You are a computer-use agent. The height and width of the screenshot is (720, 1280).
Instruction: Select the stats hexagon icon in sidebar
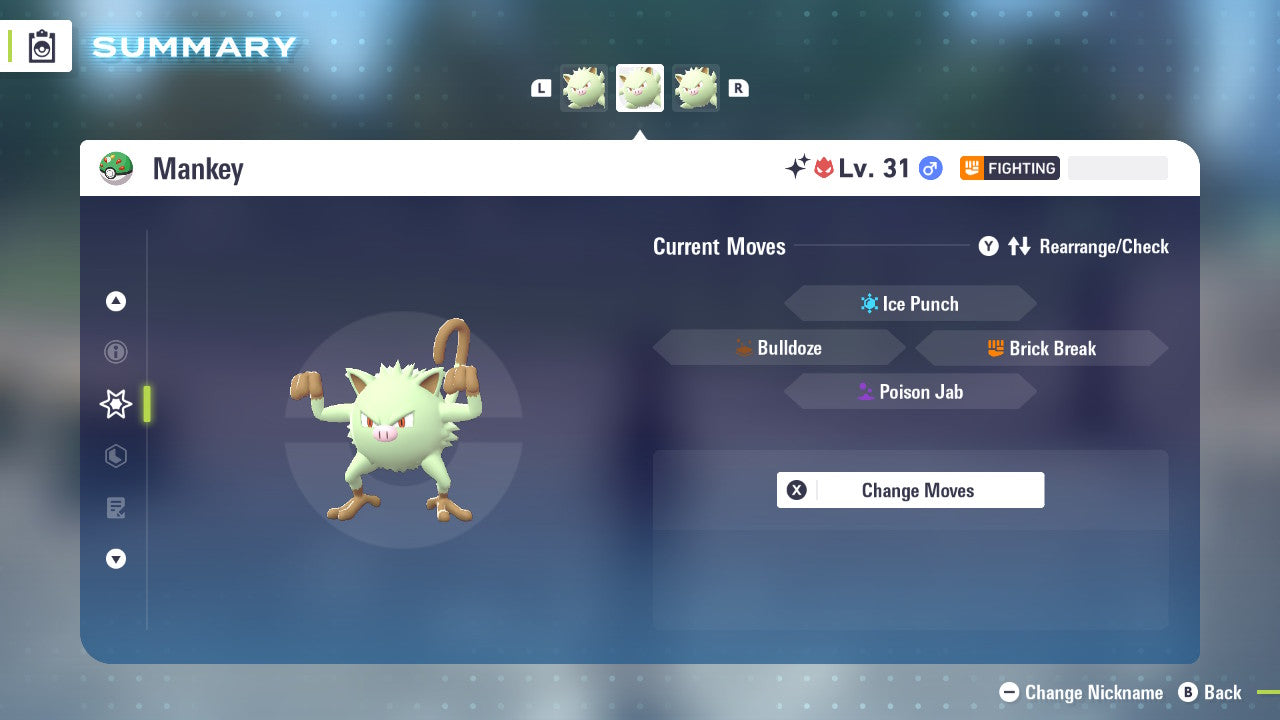point(116,456)
